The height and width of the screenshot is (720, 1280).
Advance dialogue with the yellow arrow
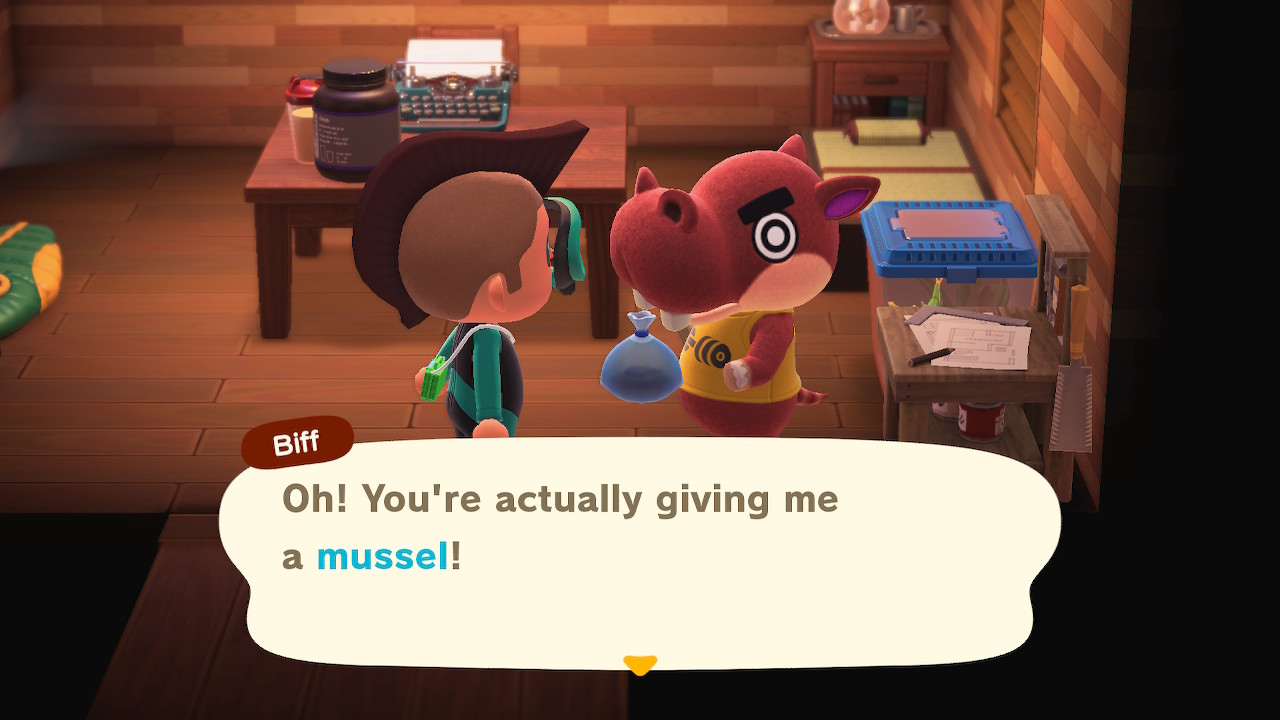pyautogui.click(x=640, y=664)
